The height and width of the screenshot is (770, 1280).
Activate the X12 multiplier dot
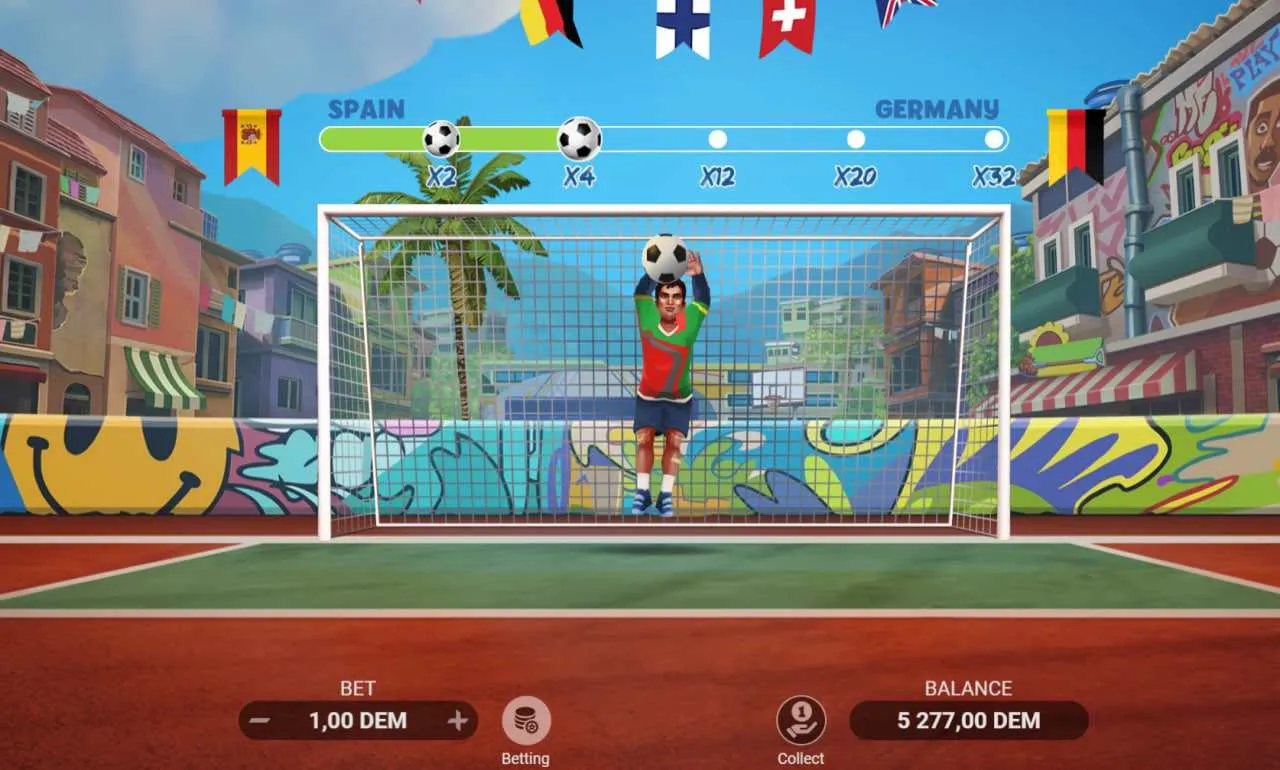pyautogui.click(x=716, y=139)
